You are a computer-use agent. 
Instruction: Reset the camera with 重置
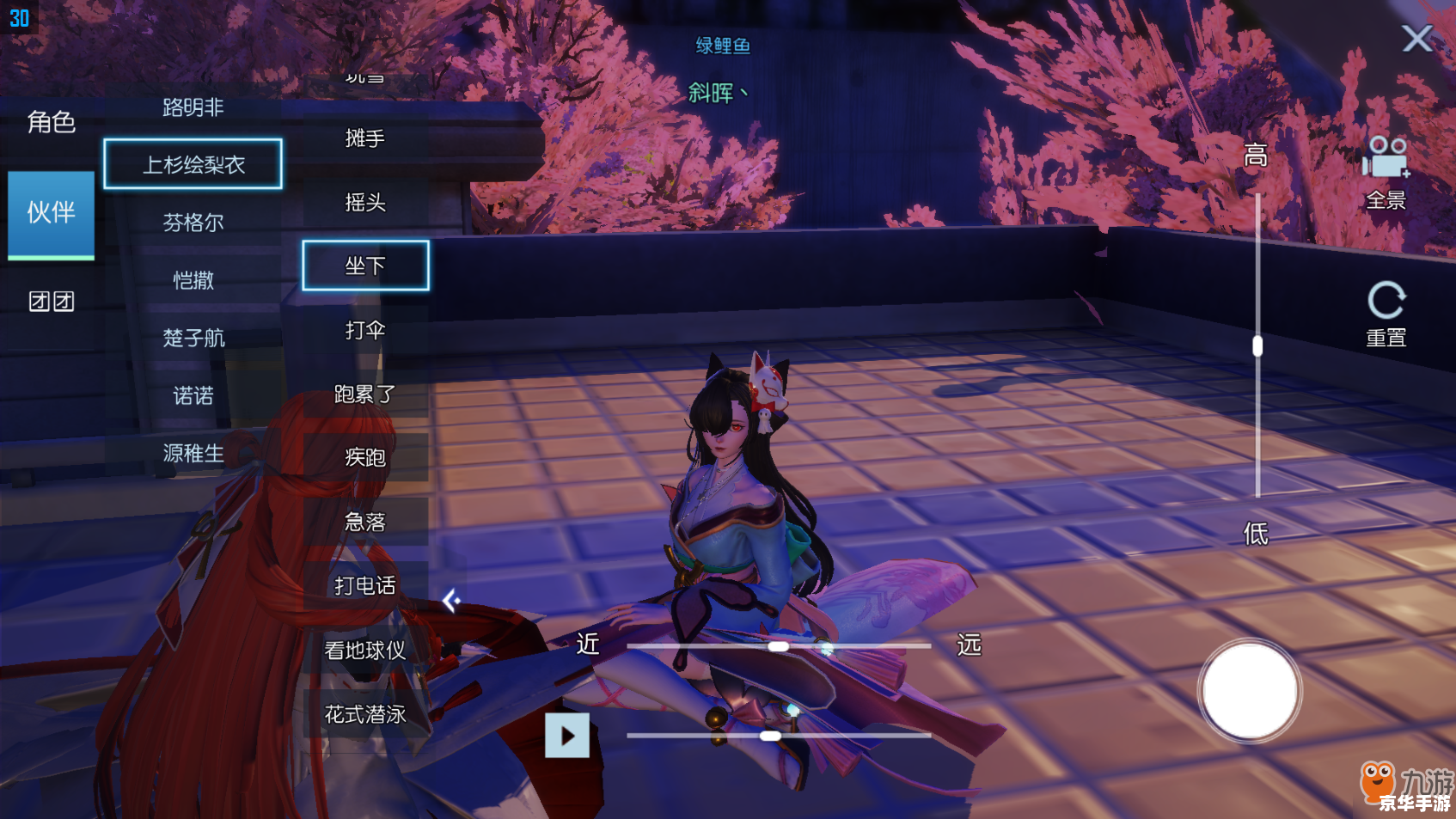click(1386, 315)
